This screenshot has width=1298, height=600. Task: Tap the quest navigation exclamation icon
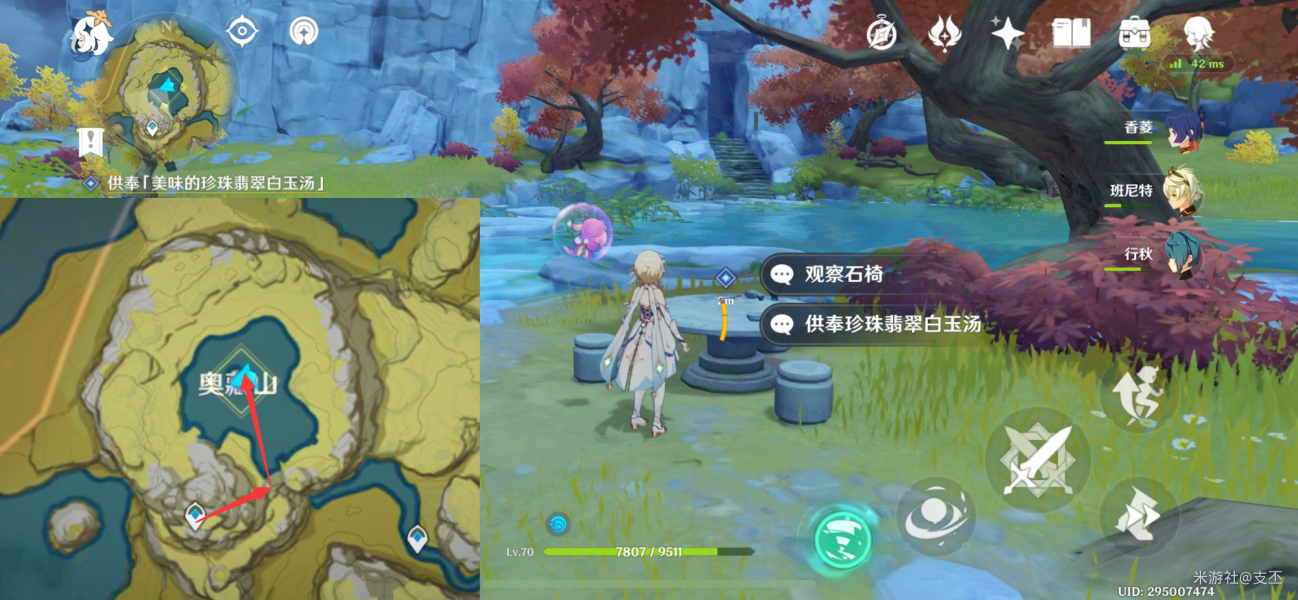pyautogui.click(x=91, y=142)
